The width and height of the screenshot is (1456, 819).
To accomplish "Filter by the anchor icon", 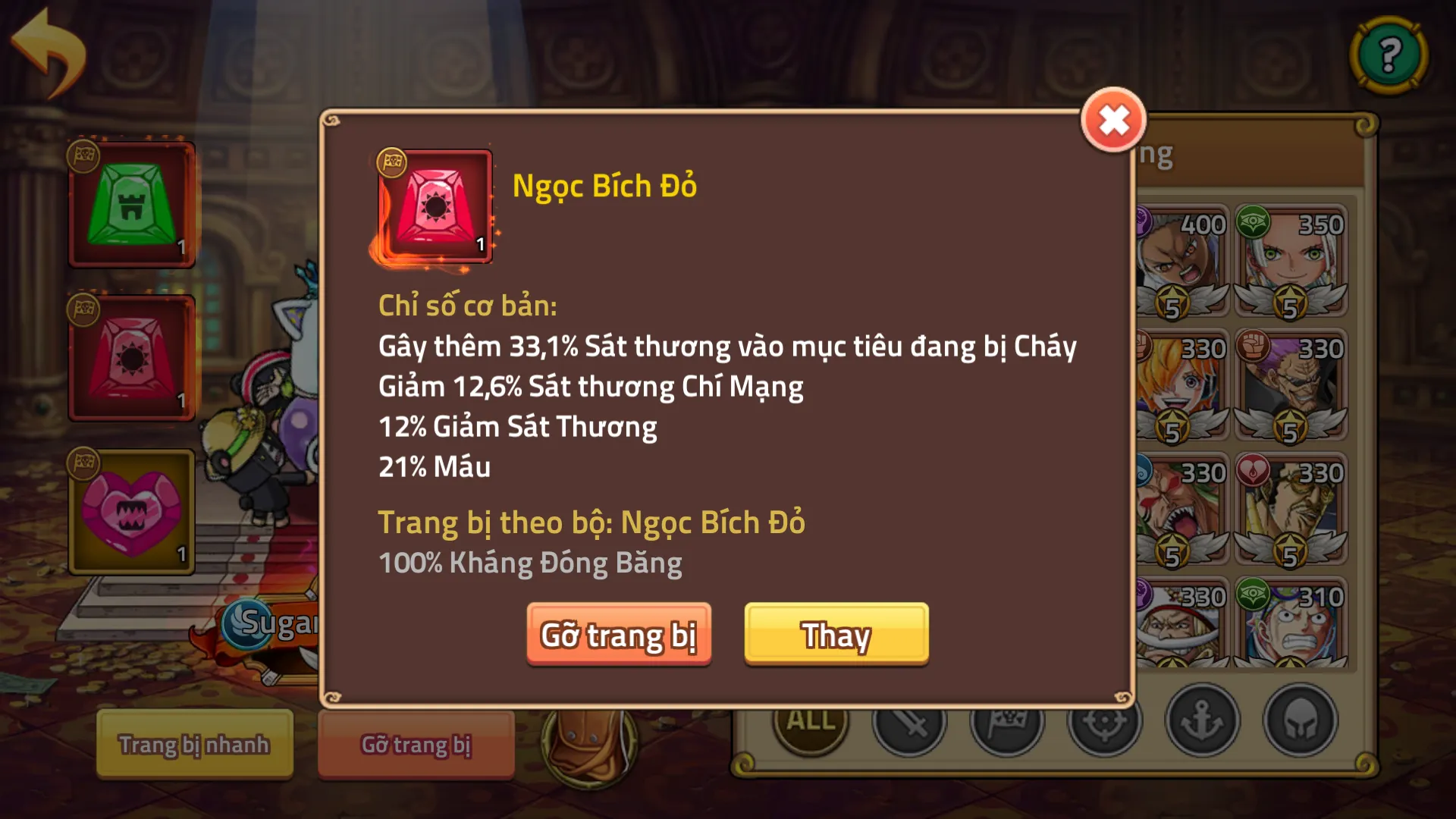I will coord(1202,720).
